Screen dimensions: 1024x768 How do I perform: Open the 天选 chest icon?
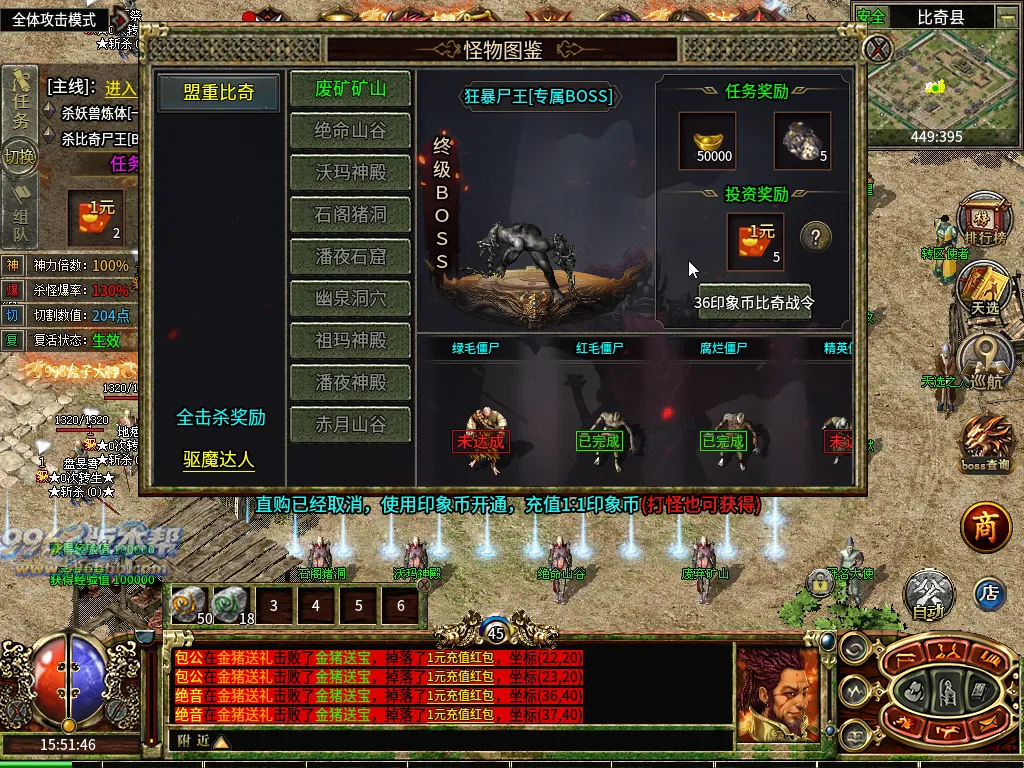point(984,288)
